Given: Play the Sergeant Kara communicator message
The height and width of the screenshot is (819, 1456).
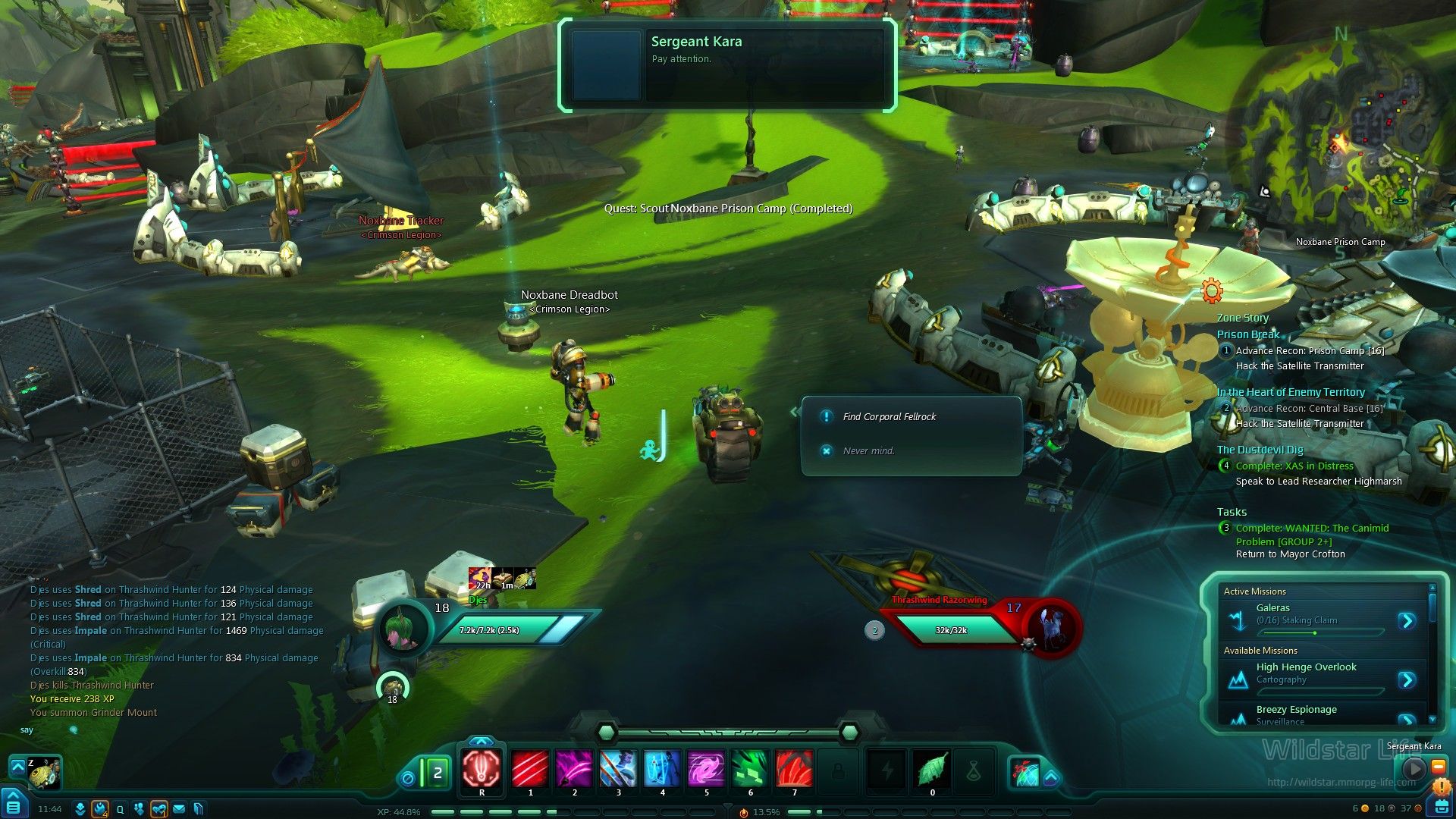Looking at the screenshot, I should coord(1413,768).
